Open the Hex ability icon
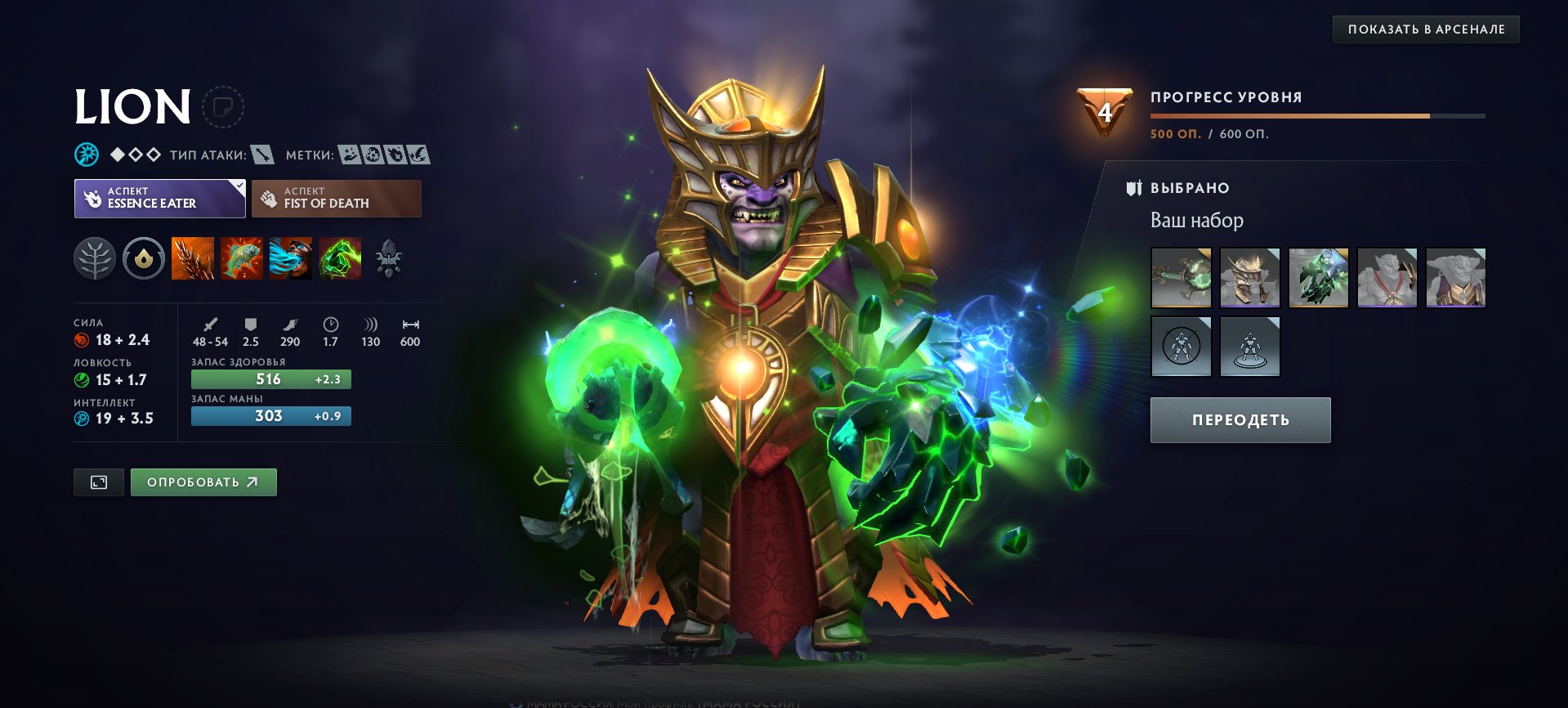The image size is (1568, 708). coord(241,258)
